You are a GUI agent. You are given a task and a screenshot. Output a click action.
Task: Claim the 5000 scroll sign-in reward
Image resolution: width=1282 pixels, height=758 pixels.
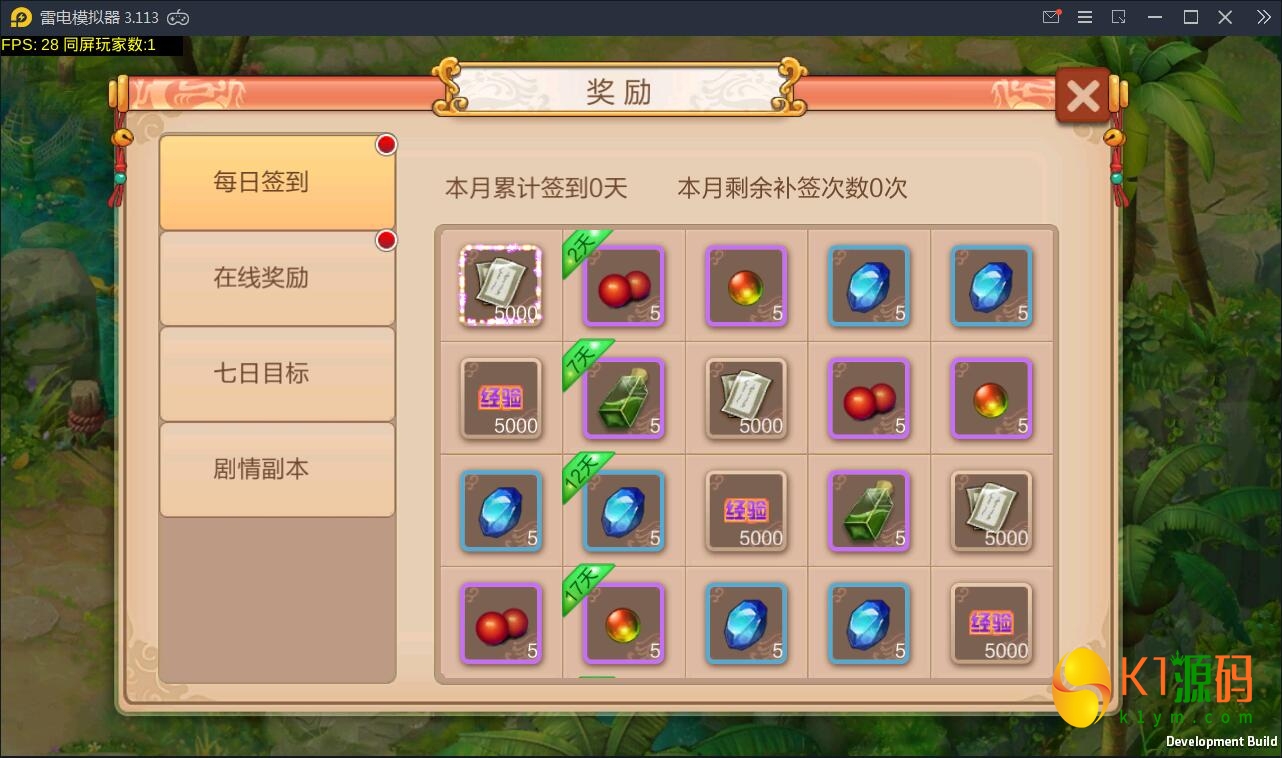point(500,287)
